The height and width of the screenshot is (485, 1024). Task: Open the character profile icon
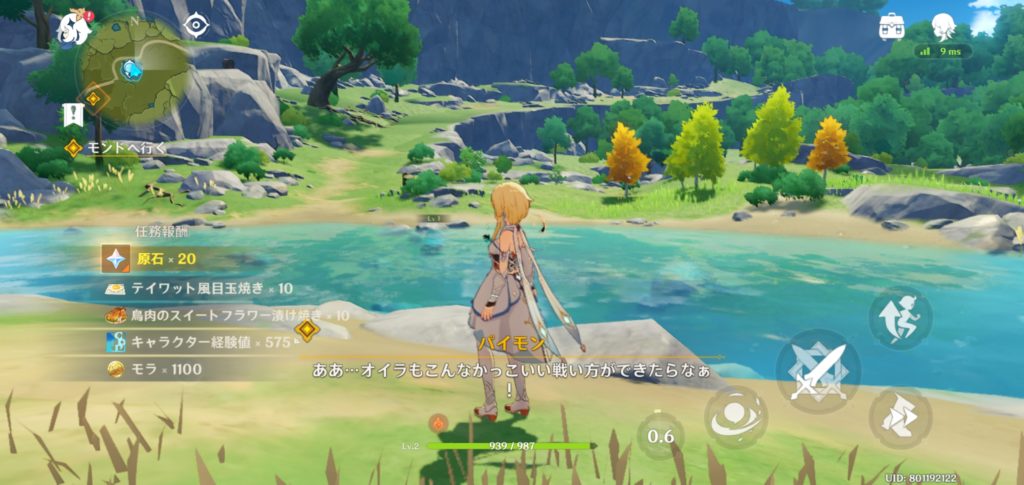(x=943, y=26)
